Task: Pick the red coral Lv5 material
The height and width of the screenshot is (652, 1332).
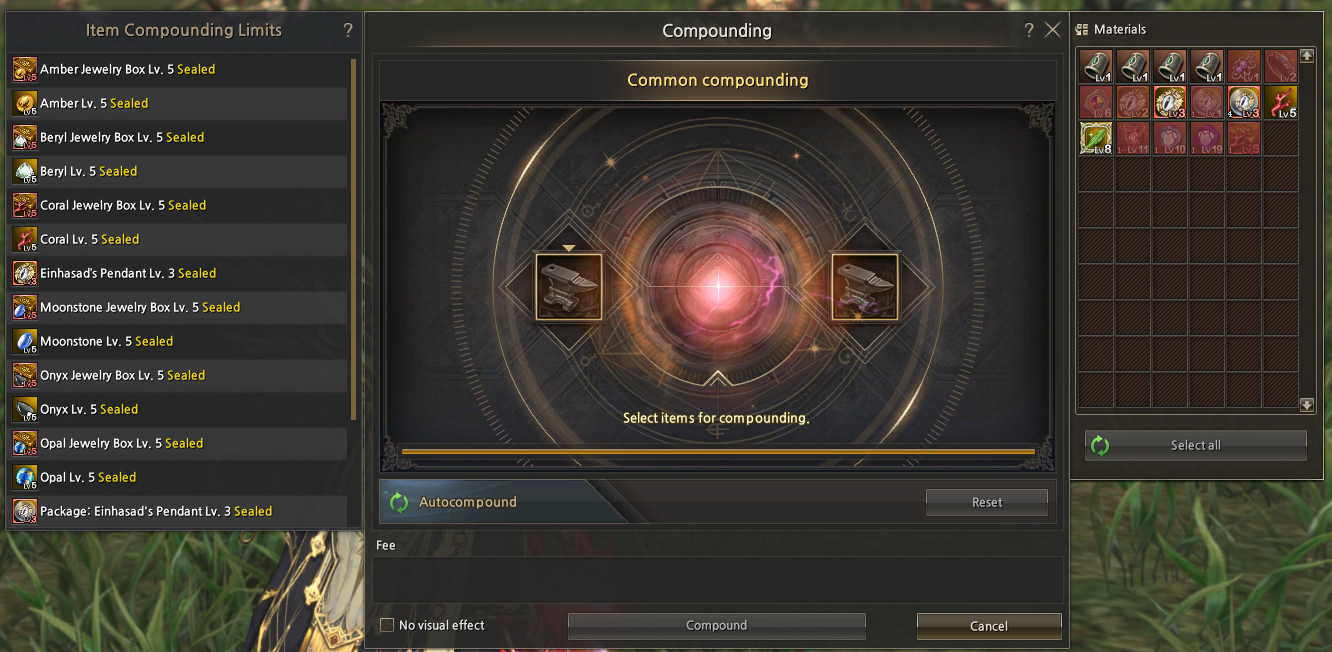Action: (x=1281, y=102)
